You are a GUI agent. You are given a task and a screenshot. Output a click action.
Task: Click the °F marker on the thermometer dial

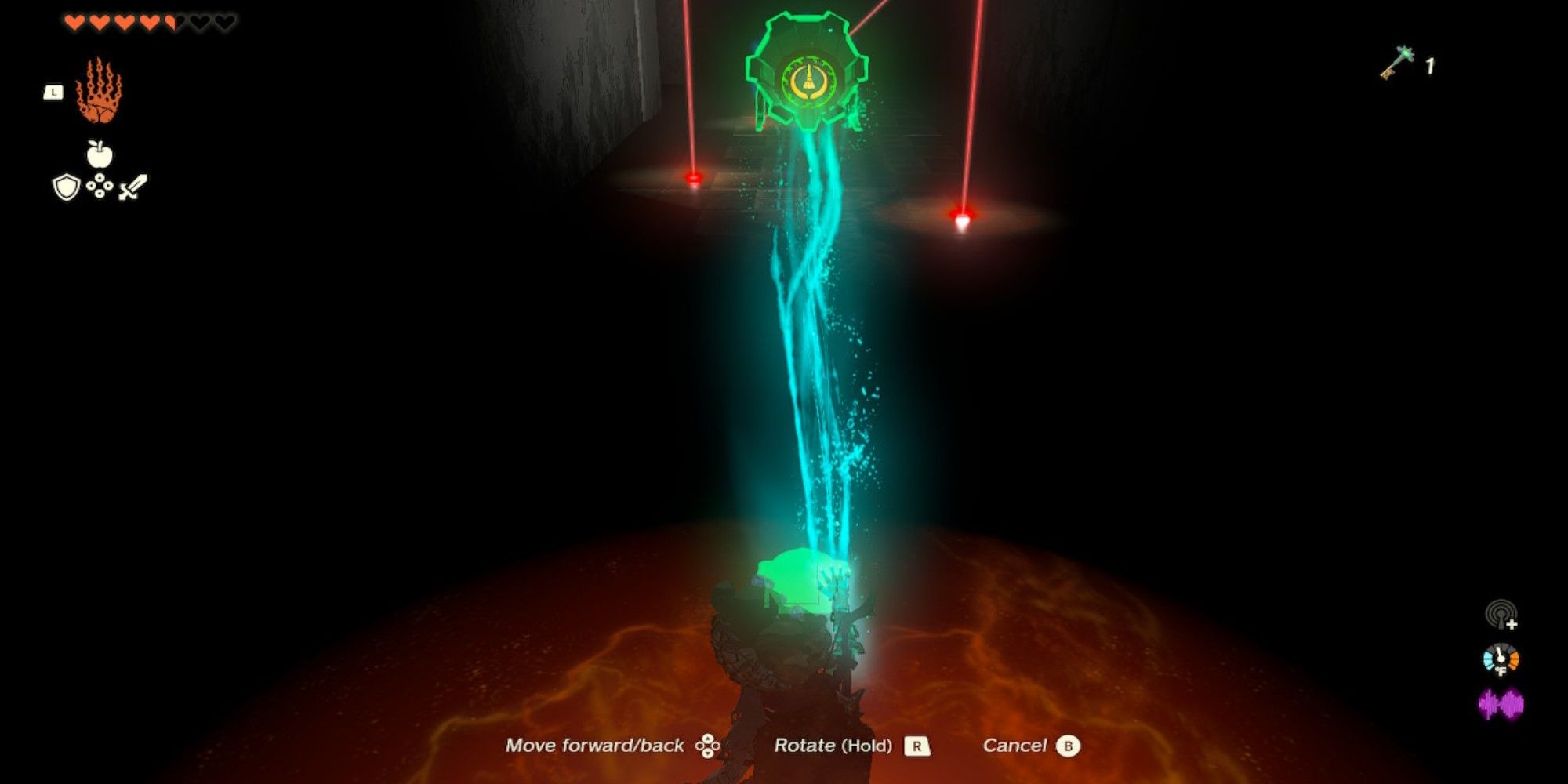click(x=1500, y=670)
